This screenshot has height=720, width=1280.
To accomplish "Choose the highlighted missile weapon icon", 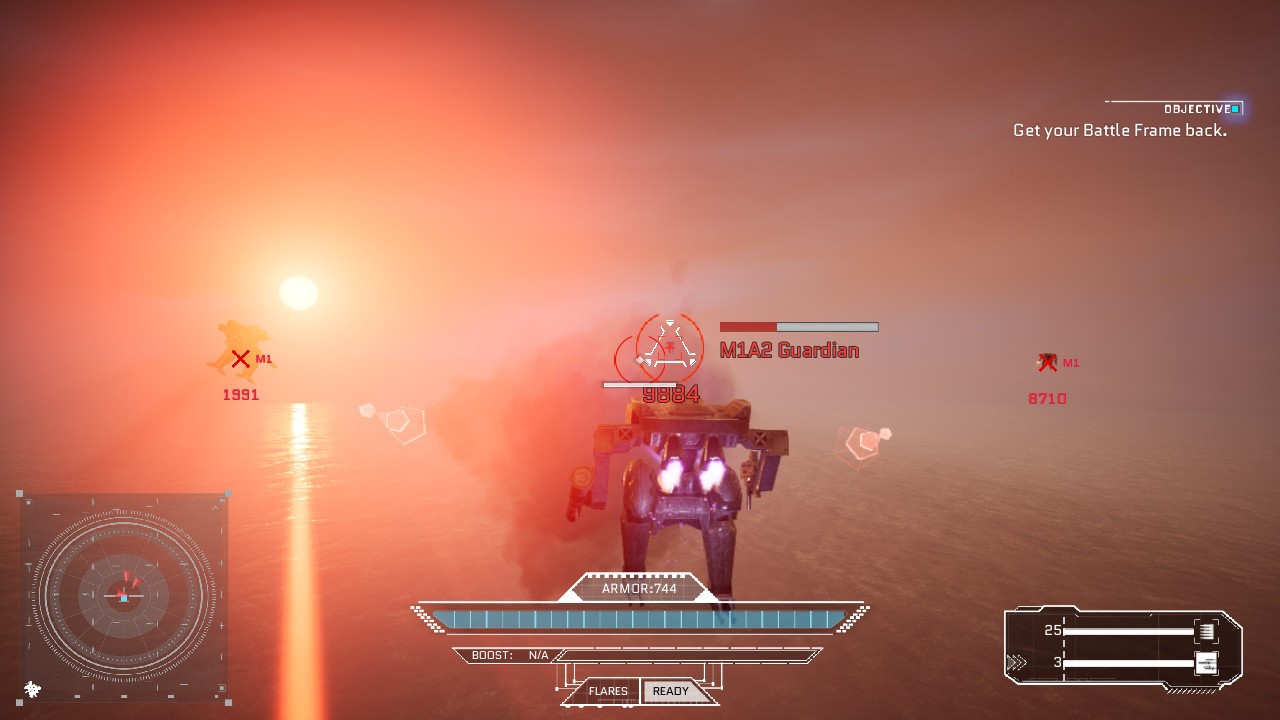I will pos(1207,662).
